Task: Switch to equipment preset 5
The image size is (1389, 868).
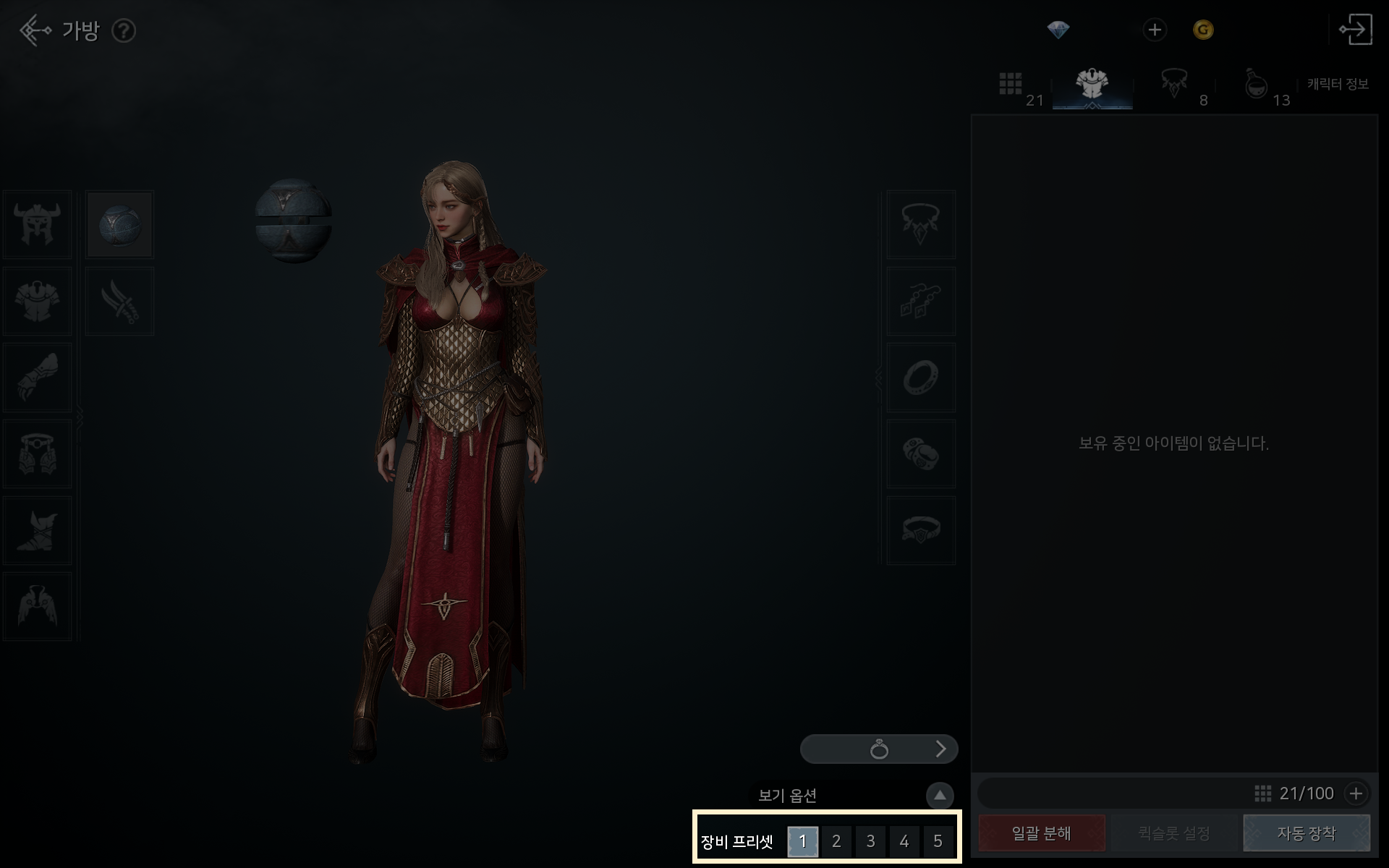Action: 938,841
